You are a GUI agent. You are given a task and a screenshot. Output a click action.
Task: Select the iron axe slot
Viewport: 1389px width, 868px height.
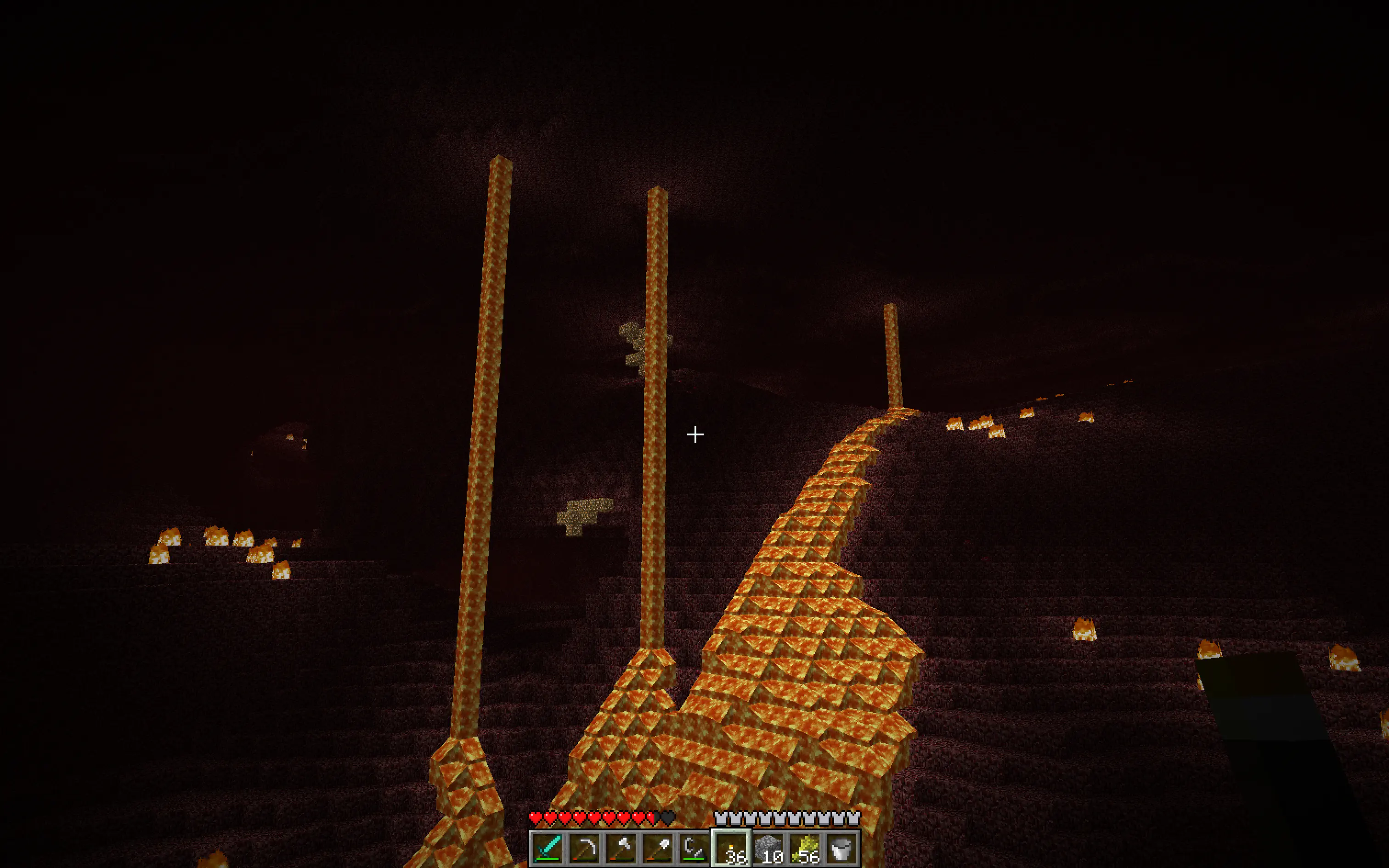pyautogui.click(x=621, y=847)
